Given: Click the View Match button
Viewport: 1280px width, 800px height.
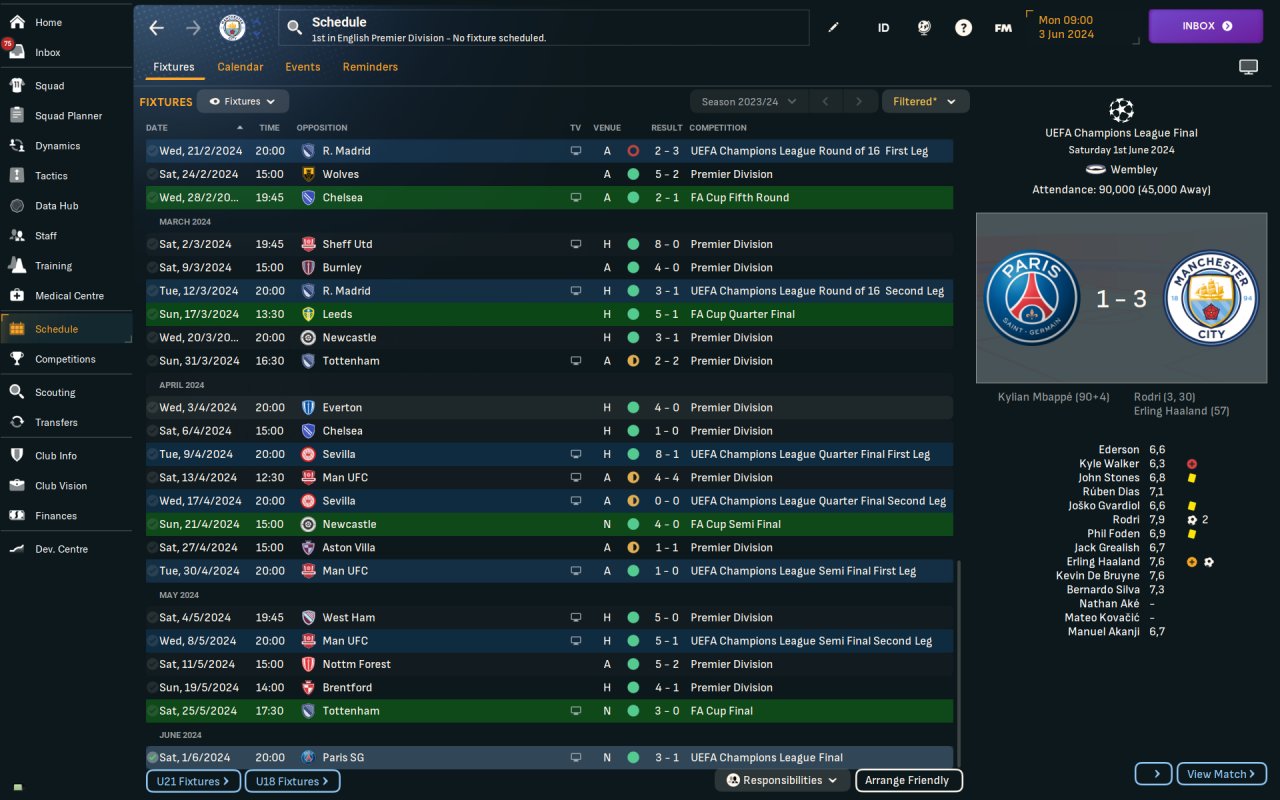Looking at the screenshot, I should (x=1221, y=774).
